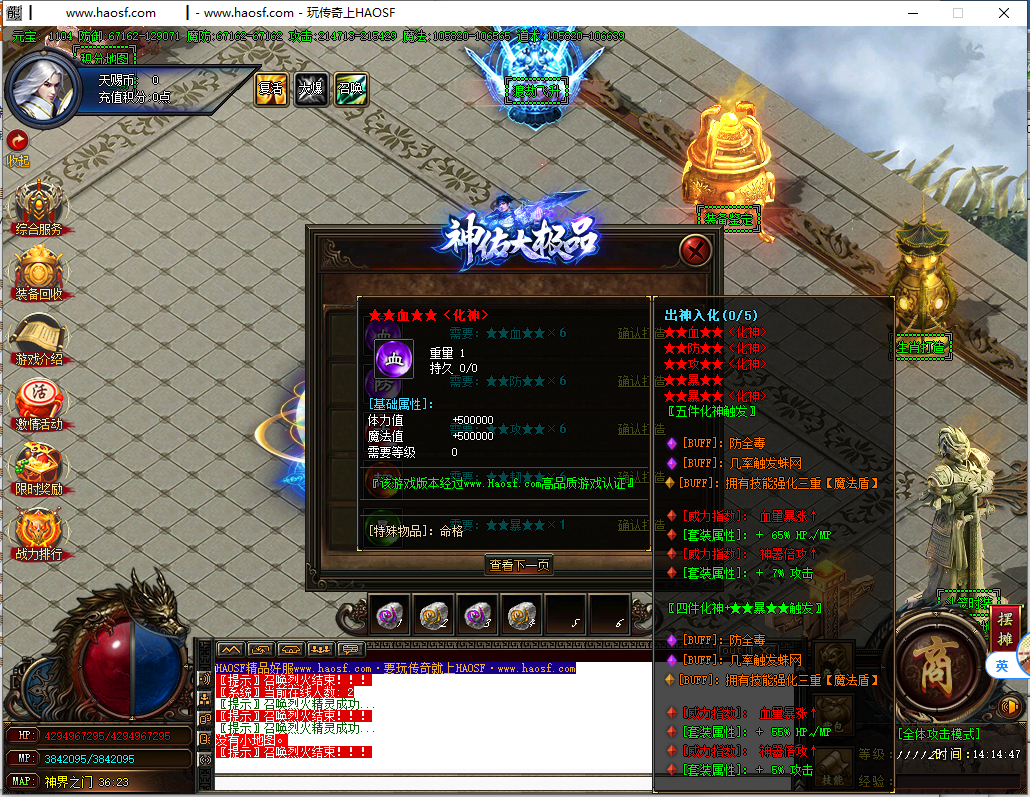Click the 摆摊 stall button
Screen dimensions: 1030x797
point(1005,625)
